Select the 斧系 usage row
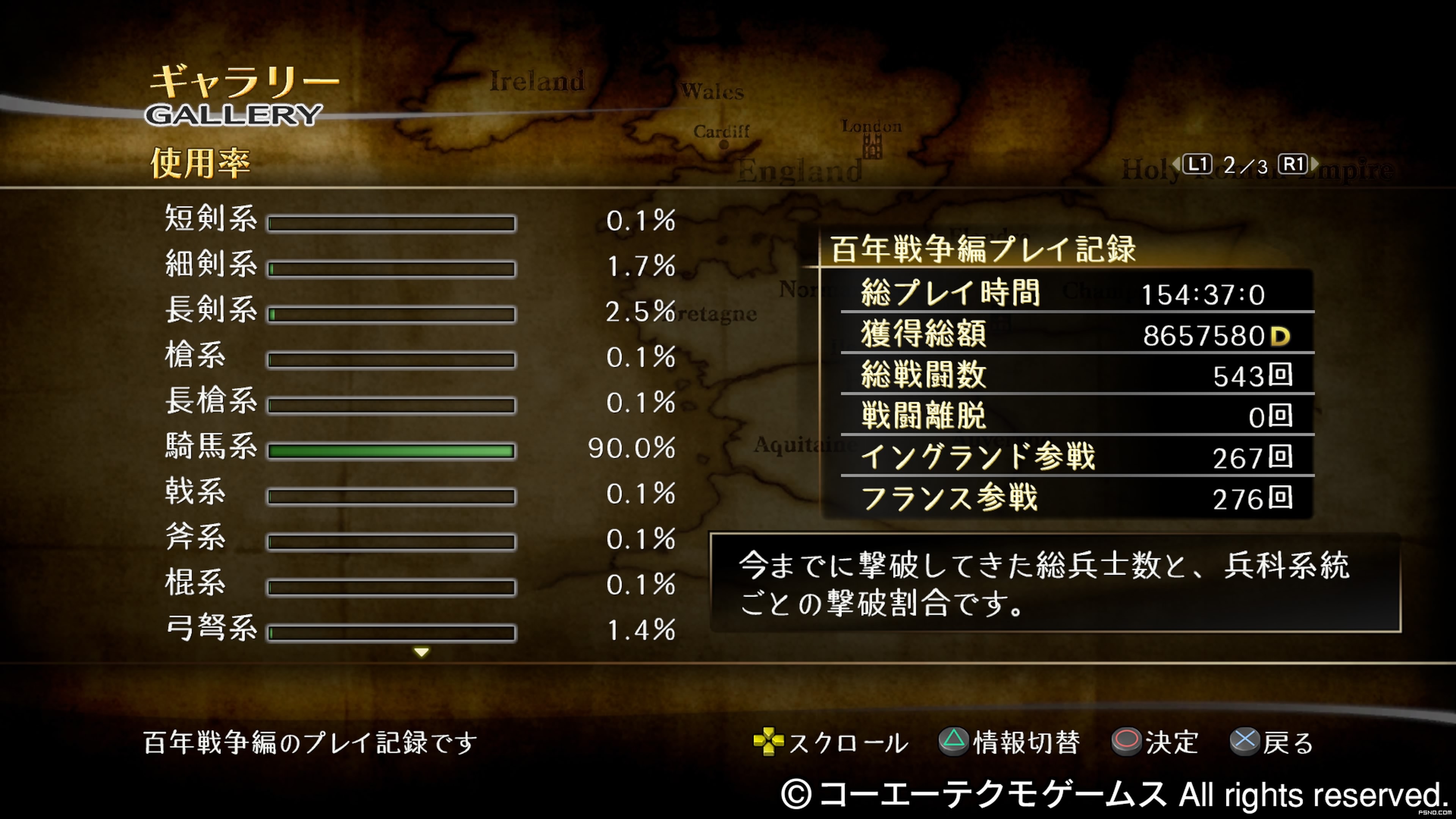The image size is (1456, 819). [419, 540]
